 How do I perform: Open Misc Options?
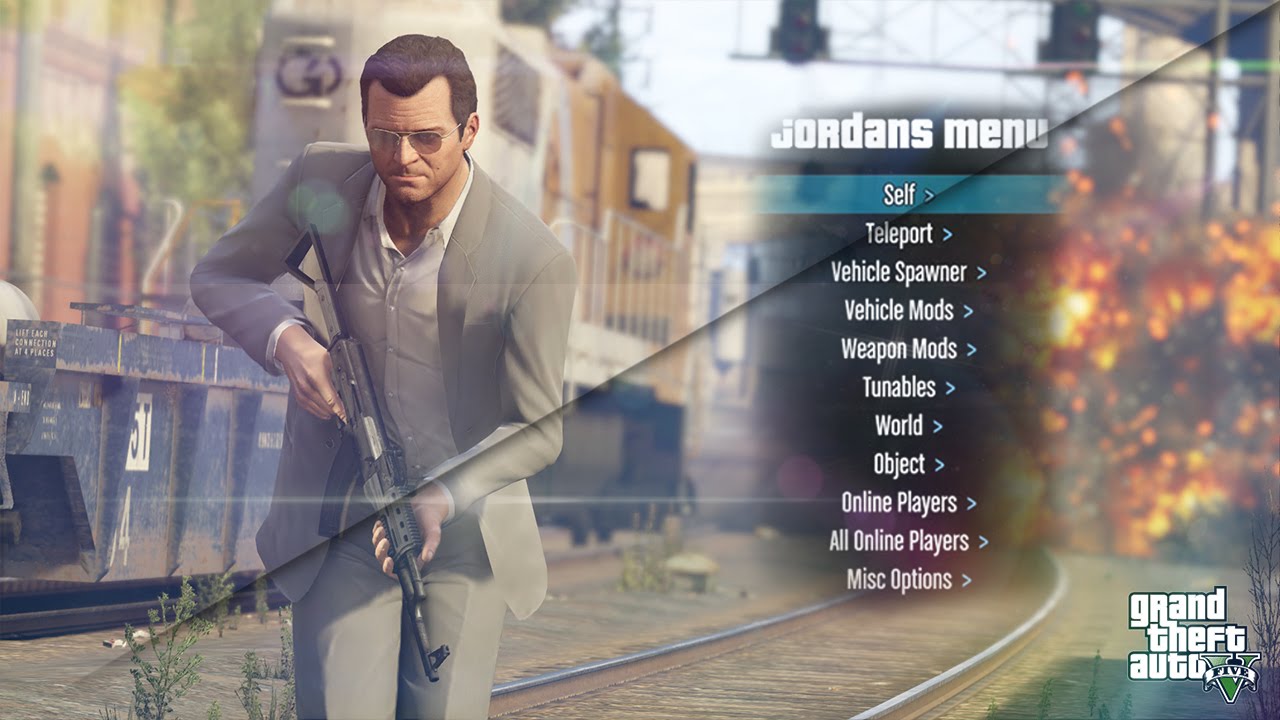907,579
